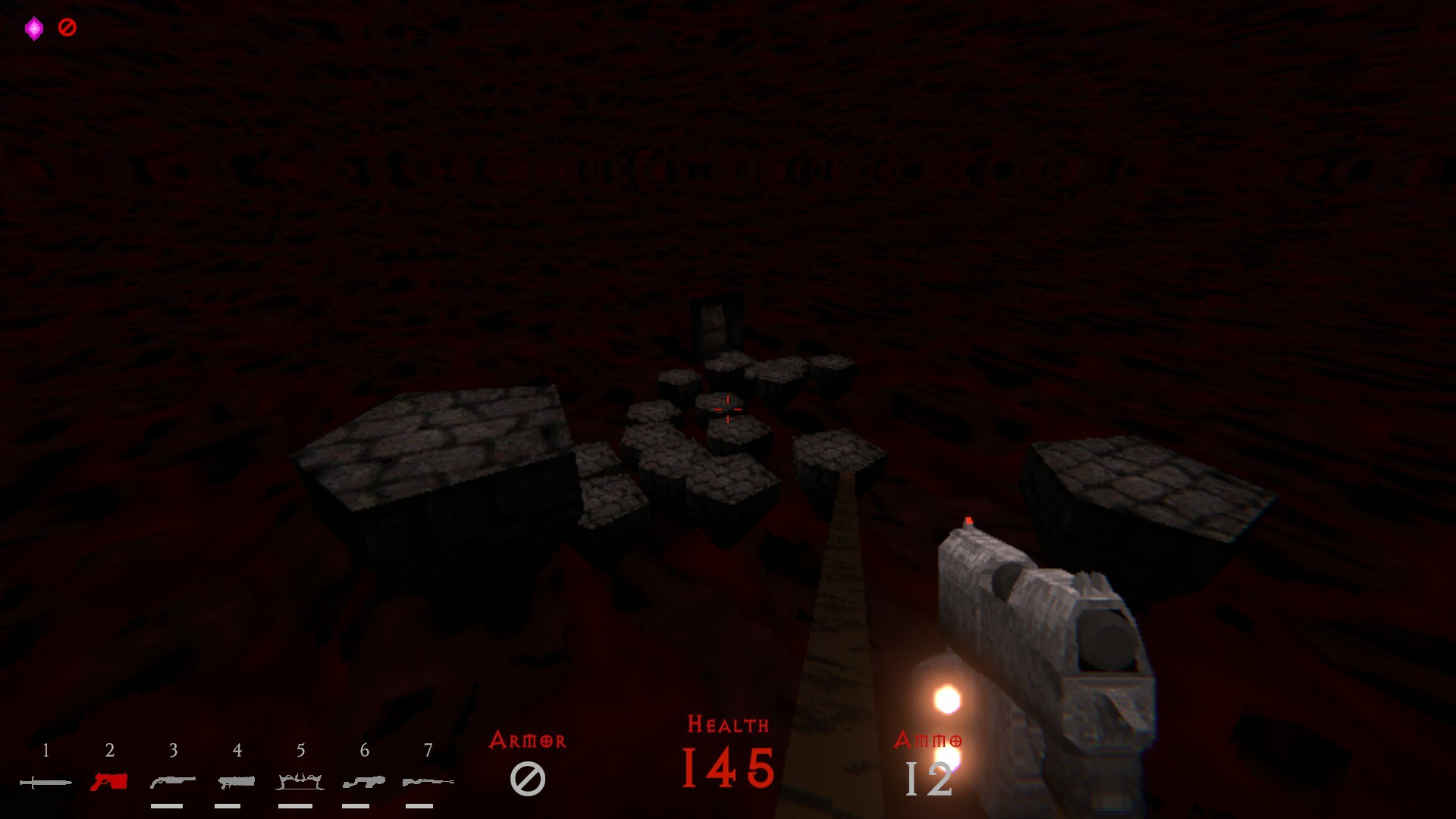Click the ammo count 12
Image resolution: width=1456 pixels, height=819 pixels.
(929, 777)
